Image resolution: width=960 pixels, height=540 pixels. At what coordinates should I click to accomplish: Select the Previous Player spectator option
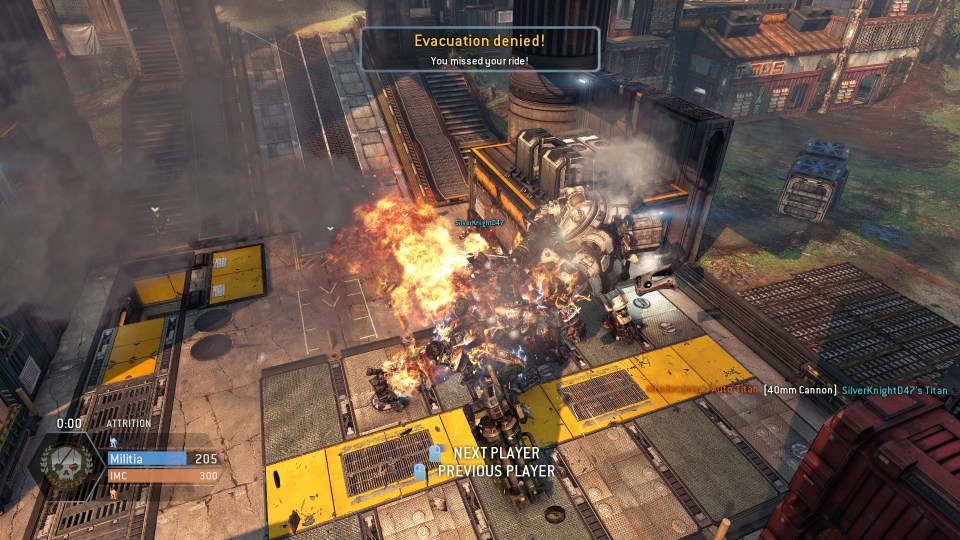point(494,470)
